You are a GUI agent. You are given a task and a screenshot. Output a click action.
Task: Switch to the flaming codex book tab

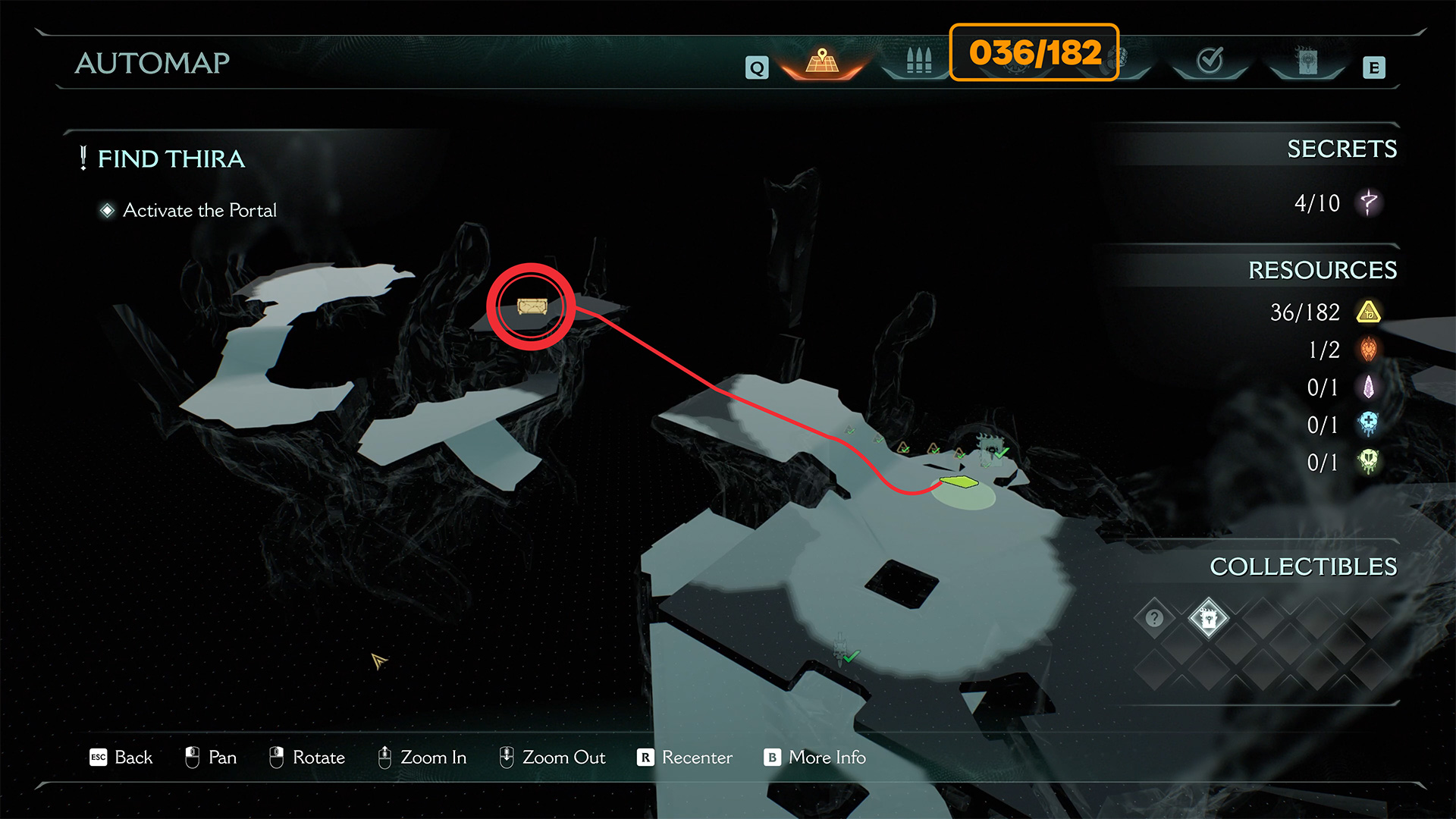(1307, 61)
